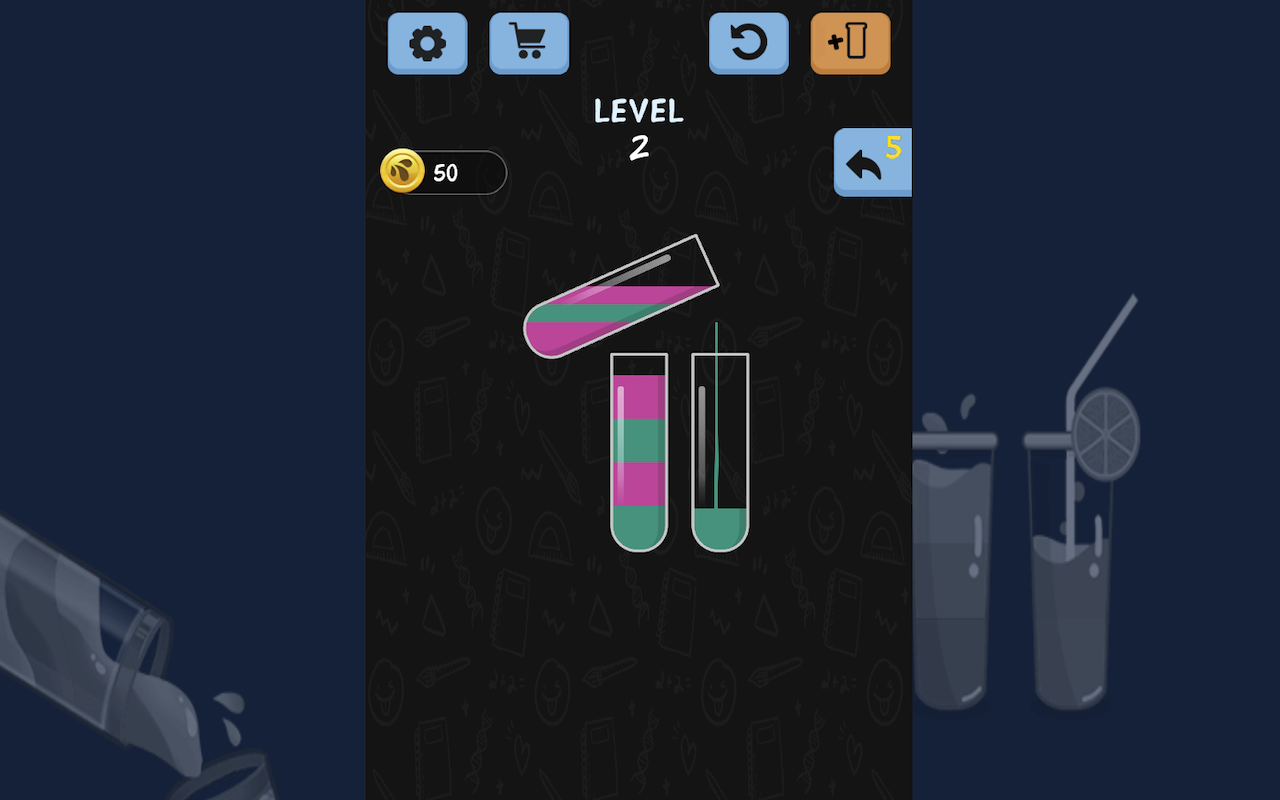Screen dimensions: 1280x800
Task: Open the settings gear icon
Action: 427,44
